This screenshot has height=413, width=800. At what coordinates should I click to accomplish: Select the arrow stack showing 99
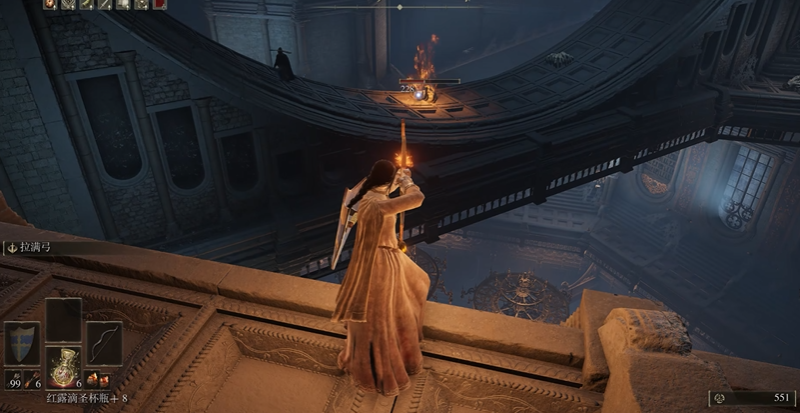pyautogui.click(x=15, y=382)
